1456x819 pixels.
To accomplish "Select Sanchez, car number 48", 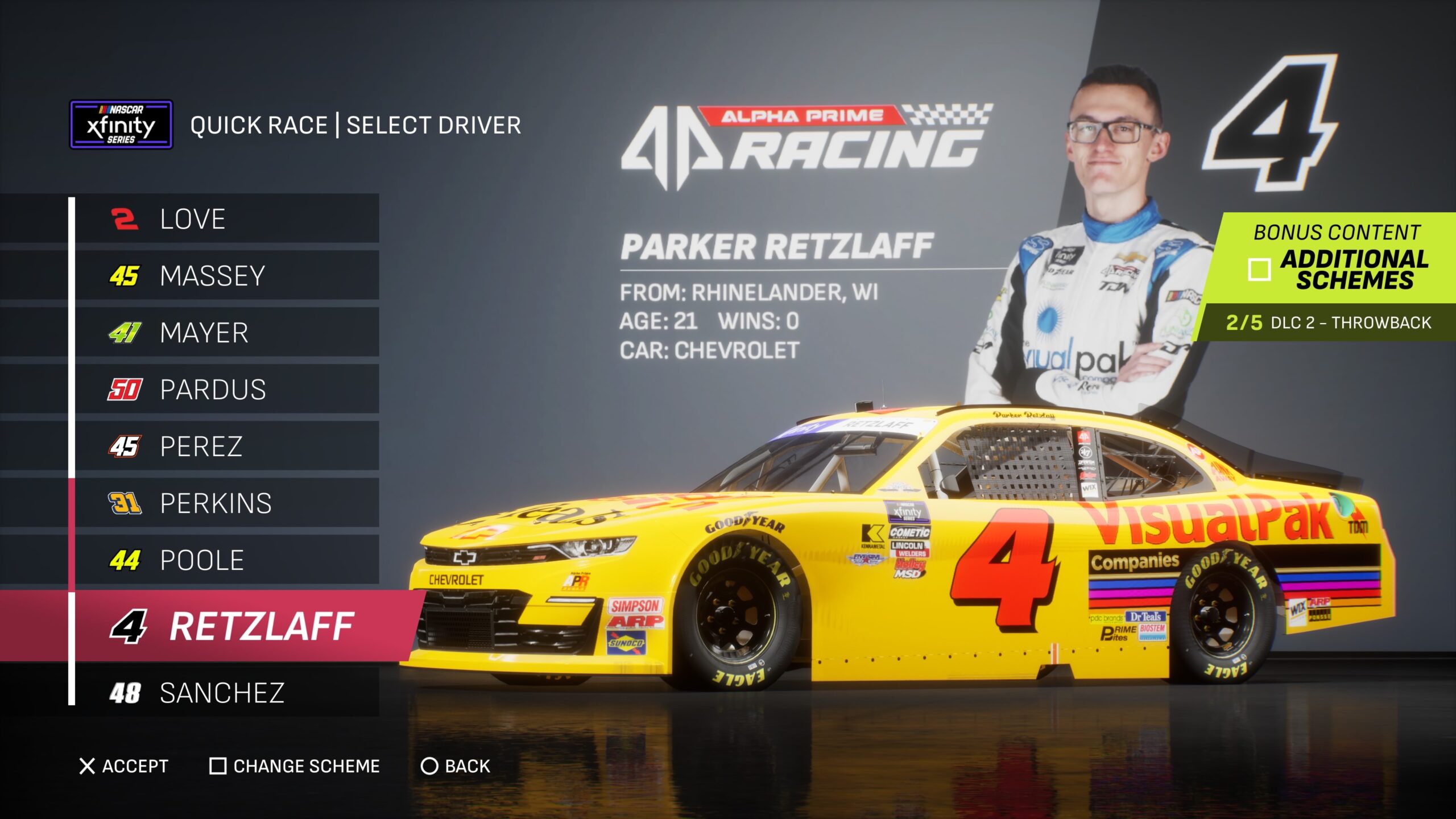I will point(226,693).
